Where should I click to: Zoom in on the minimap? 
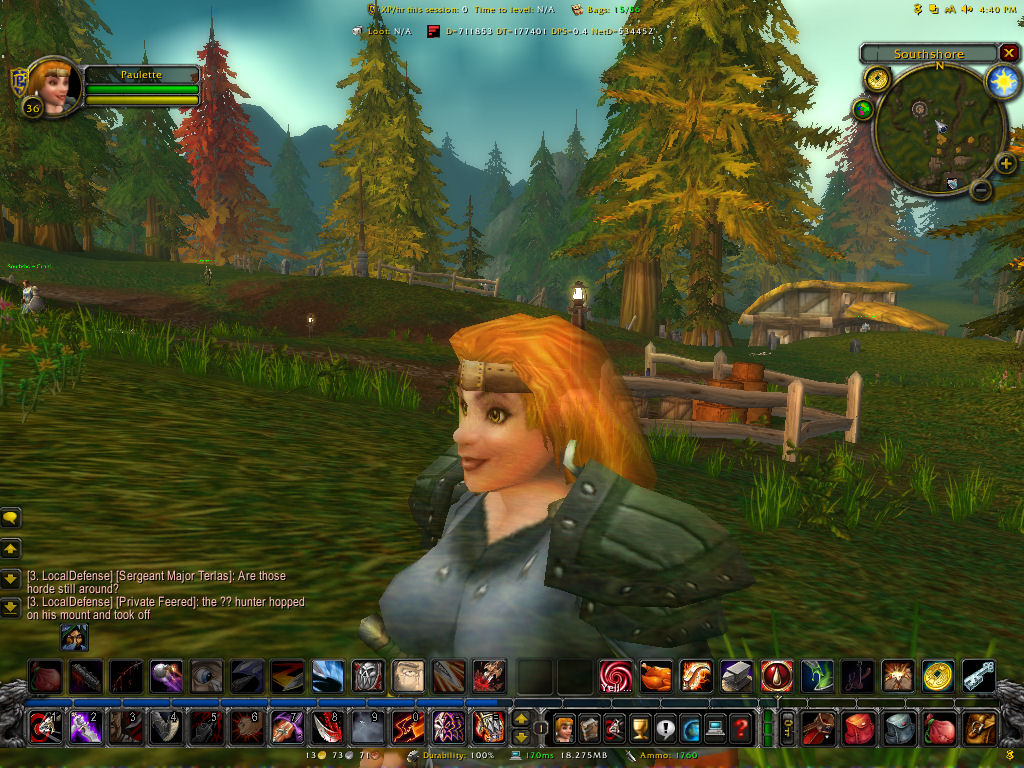tap(1004, 164)
